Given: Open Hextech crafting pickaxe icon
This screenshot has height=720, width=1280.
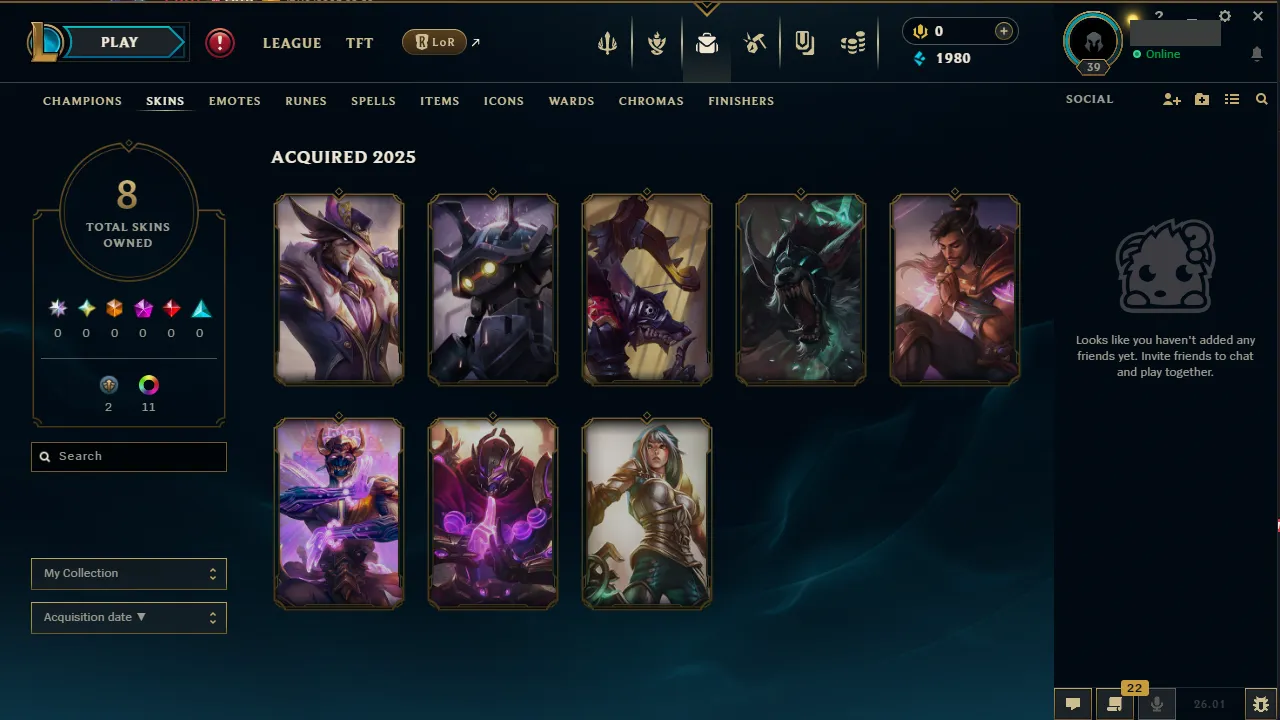Looking at the screenshot, I should 756,42.
